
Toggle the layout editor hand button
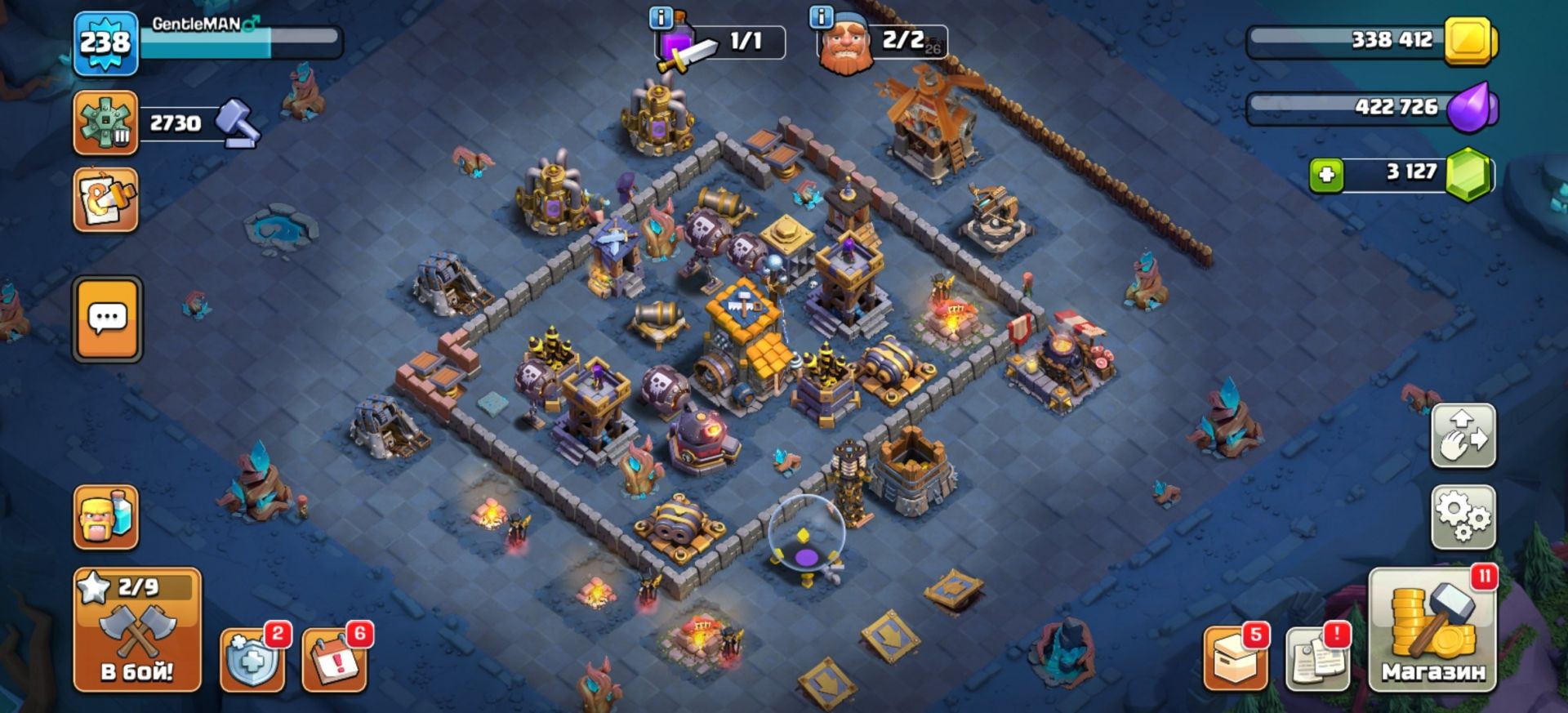tap(1463, 435)
